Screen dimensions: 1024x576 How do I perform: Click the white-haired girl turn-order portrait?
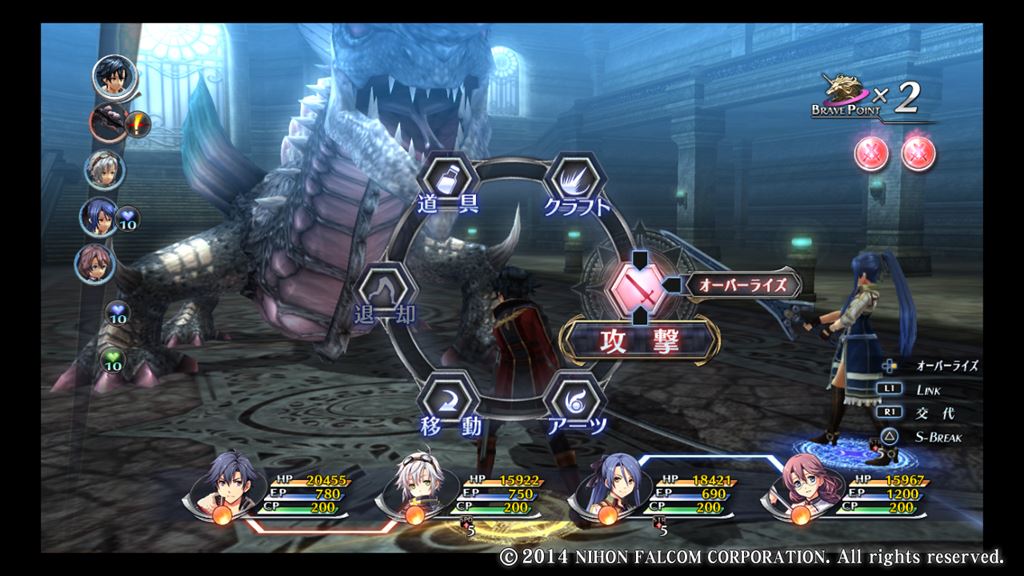[104, 168]
